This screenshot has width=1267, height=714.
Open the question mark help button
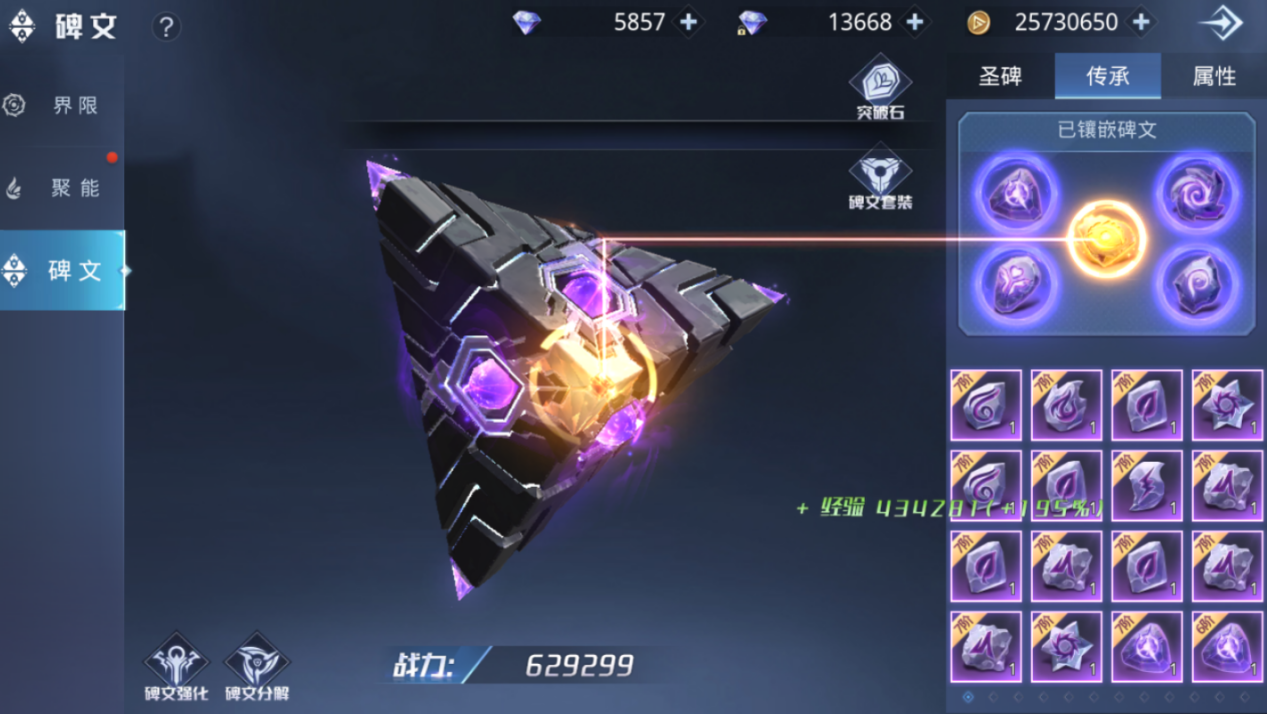point(166,27)
